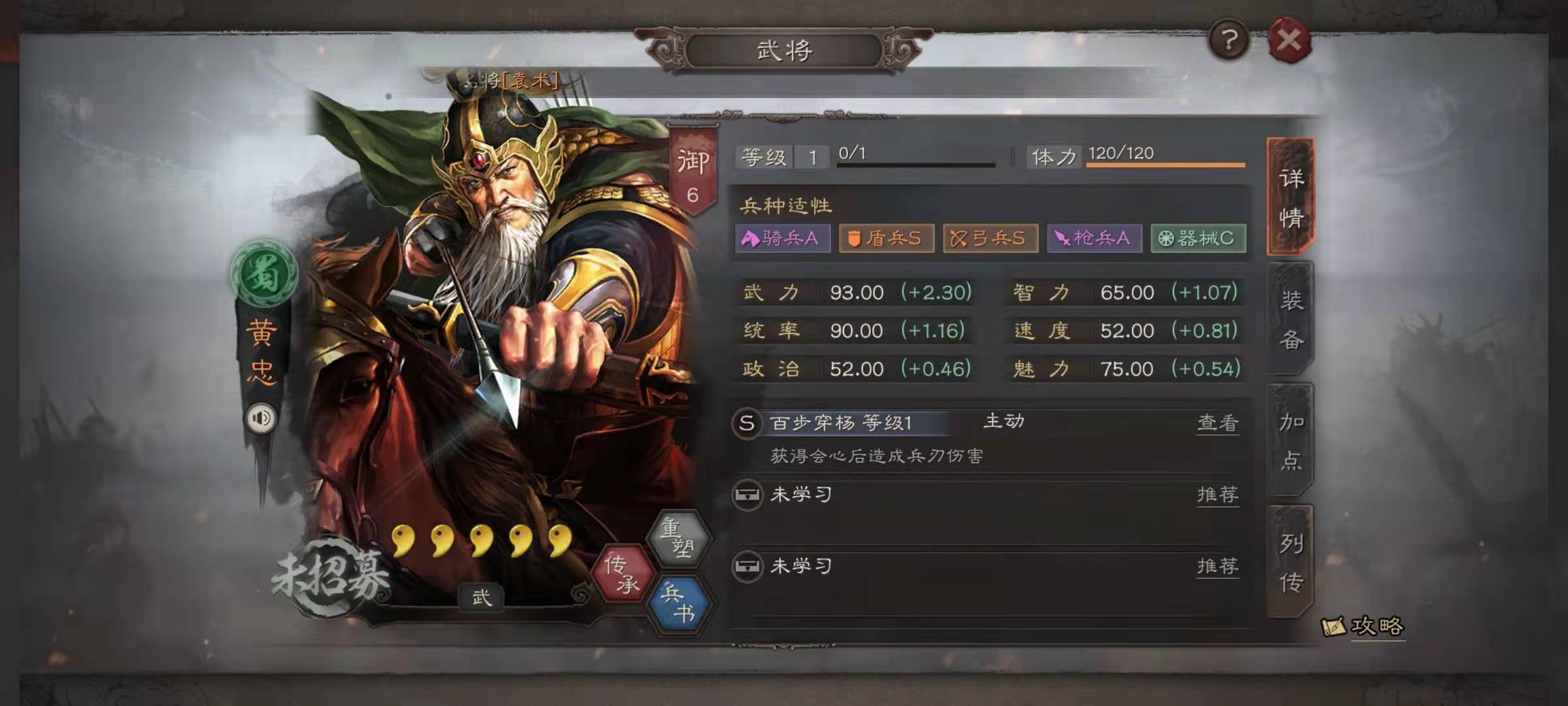The height and width of the screenshot is (706, 1568).
Task: Click the 骑兵A cavalry aptitude badge
Action: (x=782, y=239)
